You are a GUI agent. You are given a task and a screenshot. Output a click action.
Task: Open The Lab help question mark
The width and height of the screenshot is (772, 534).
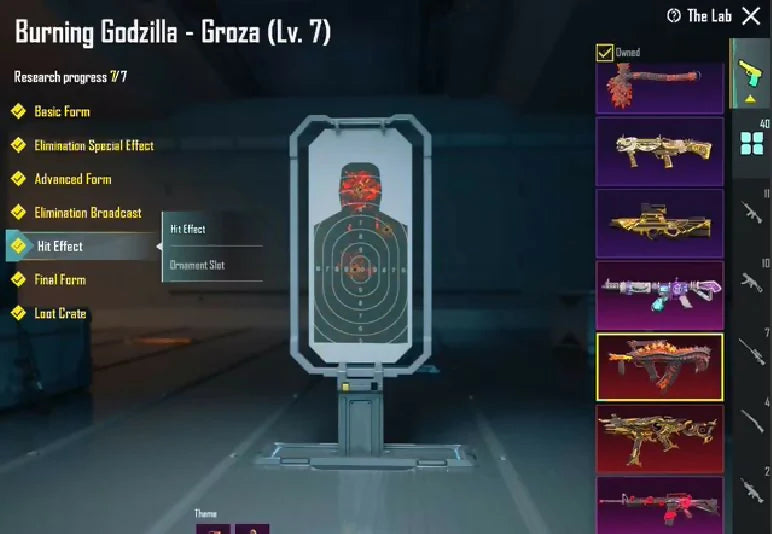pyautogui.click(x=674, y=16)
